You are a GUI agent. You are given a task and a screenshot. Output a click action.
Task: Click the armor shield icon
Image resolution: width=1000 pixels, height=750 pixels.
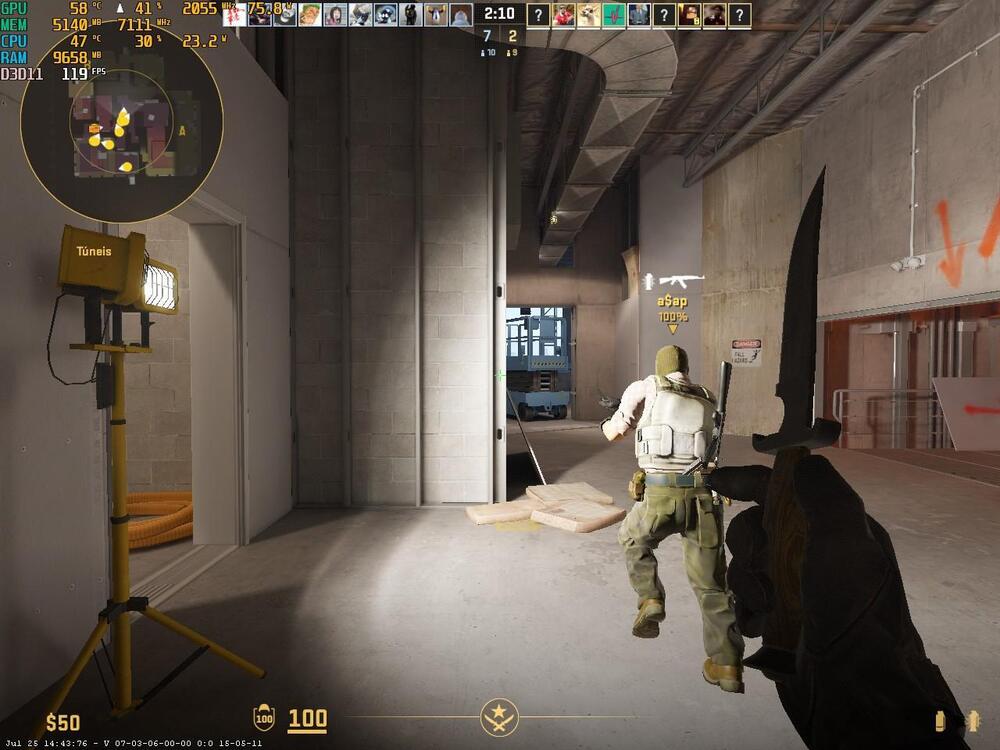click(x=264, y=717)
